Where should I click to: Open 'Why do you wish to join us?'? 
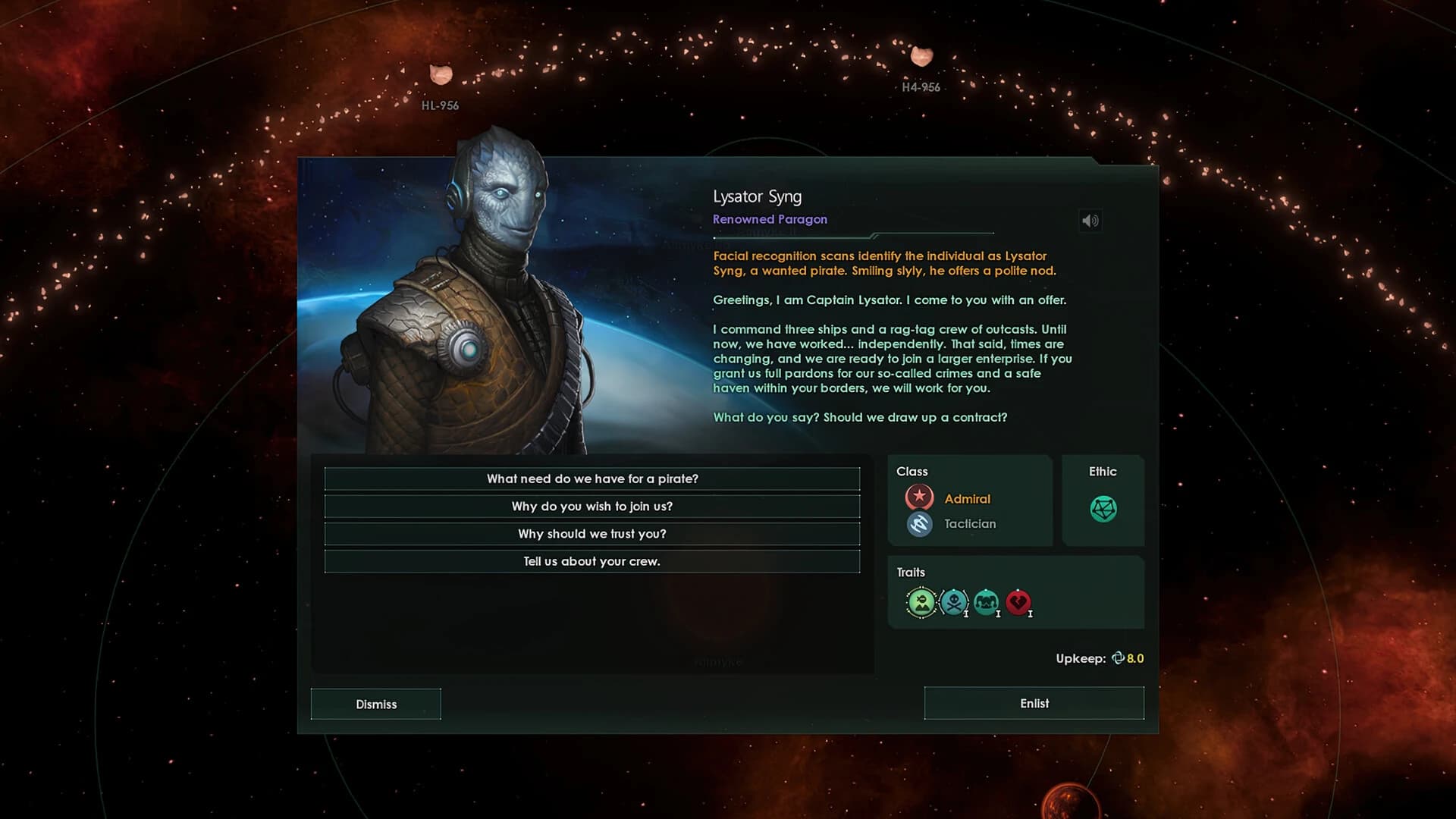592,506
